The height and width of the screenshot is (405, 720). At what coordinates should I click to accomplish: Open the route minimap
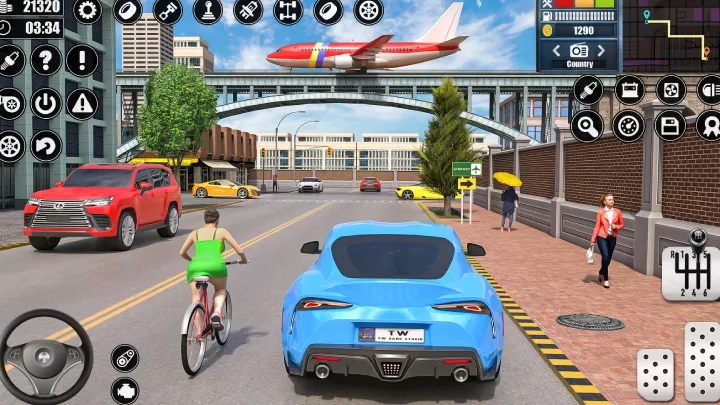click(670, 34)
